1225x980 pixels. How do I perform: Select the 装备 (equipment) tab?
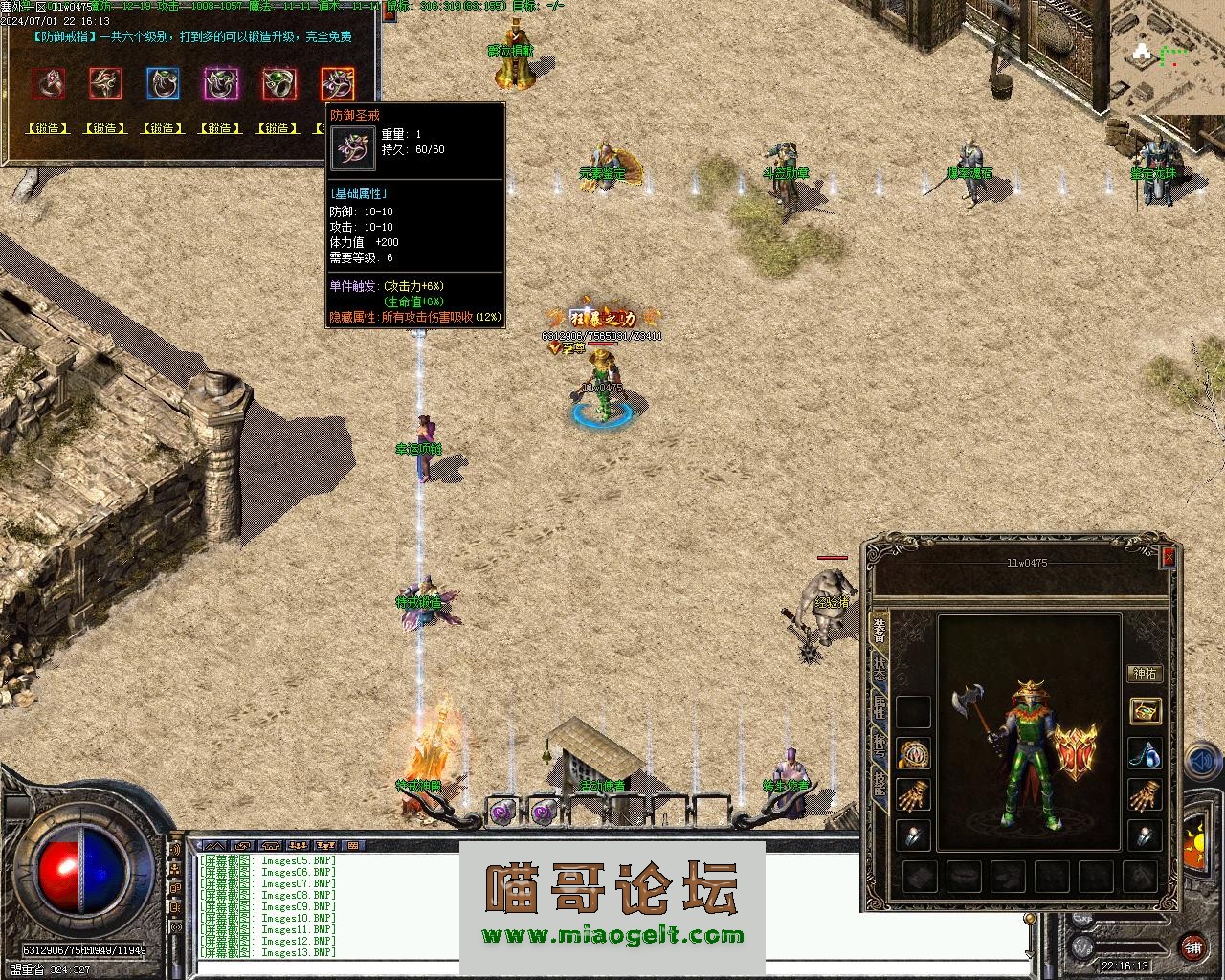[x=879, y=628]
